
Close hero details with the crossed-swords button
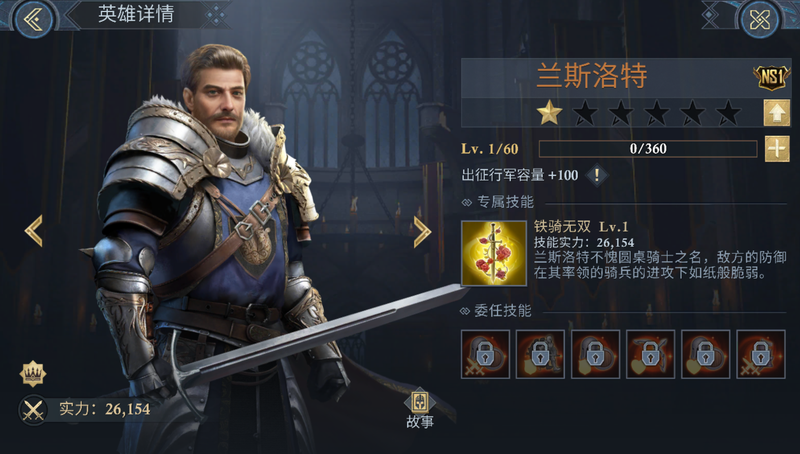pyautogui.click(x=759, y=19)
